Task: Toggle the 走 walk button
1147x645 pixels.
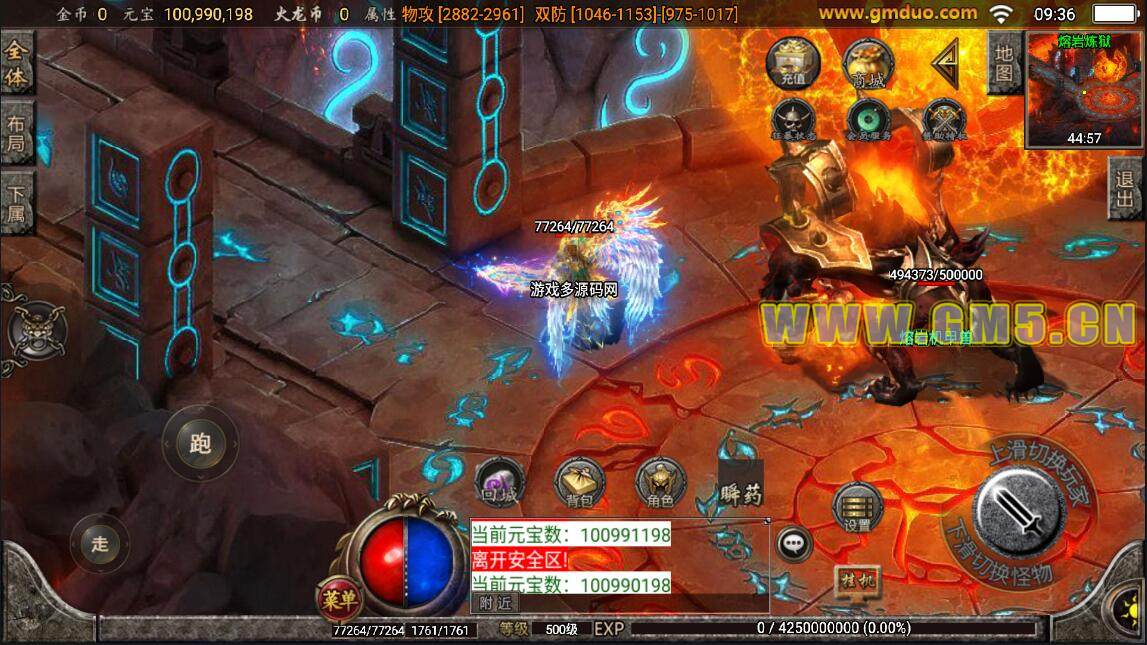Action: click(x=100, y=543)
